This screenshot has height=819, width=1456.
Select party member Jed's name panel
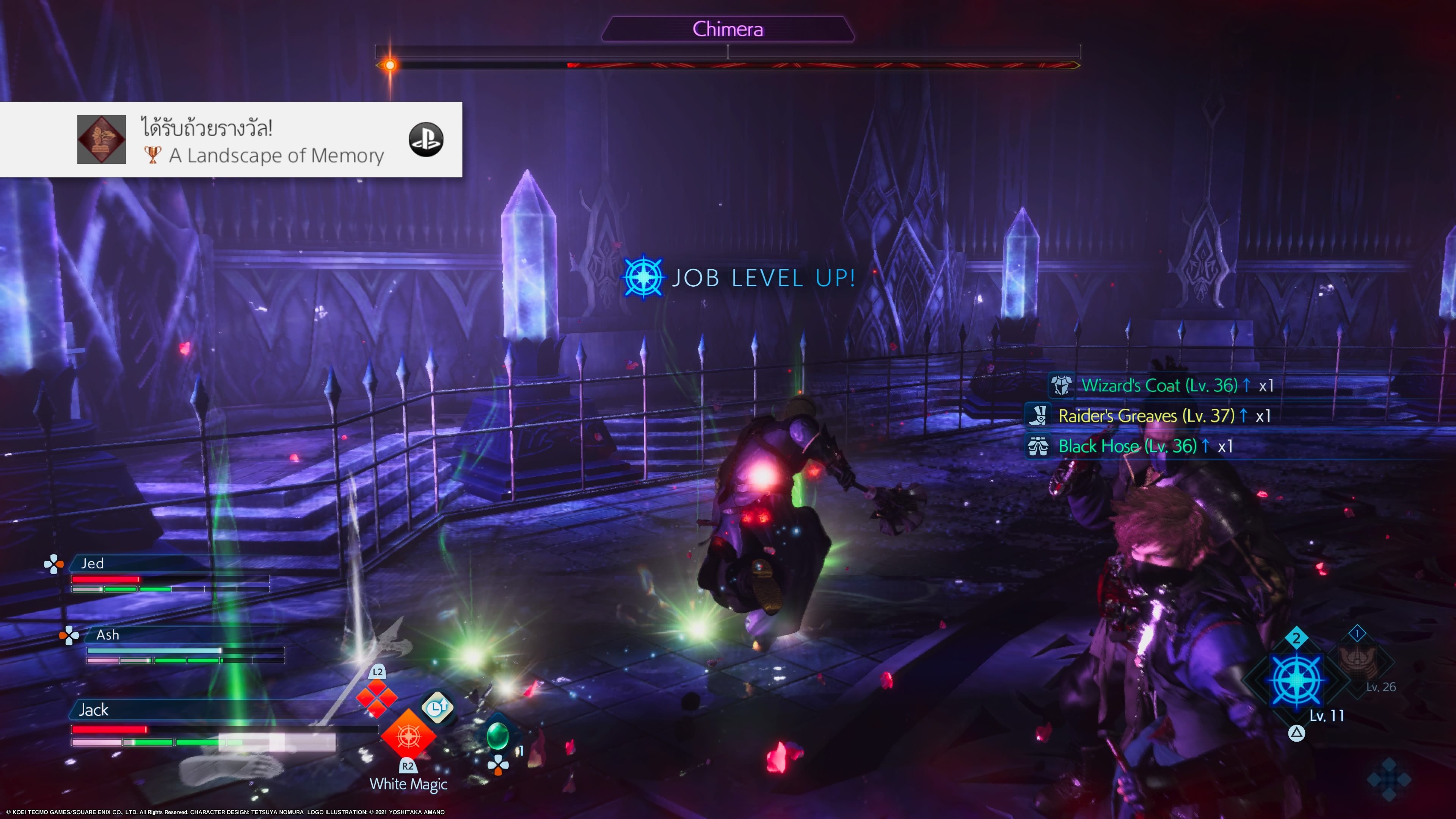[93, 563]
